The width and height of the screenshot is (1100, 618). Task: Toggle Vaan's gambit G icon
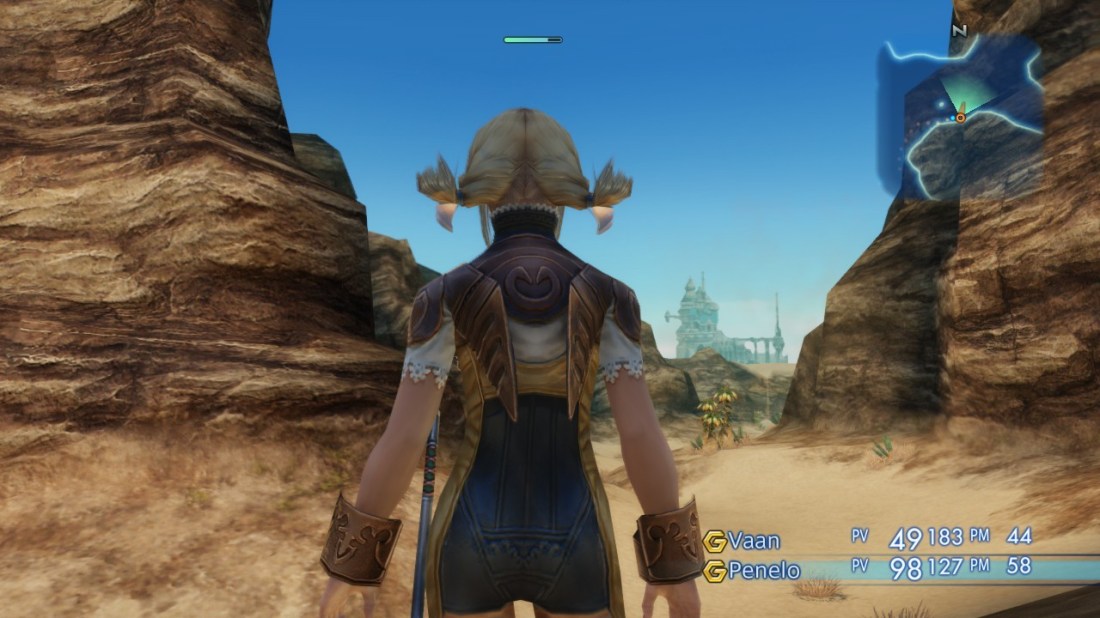tap(715, 541)
